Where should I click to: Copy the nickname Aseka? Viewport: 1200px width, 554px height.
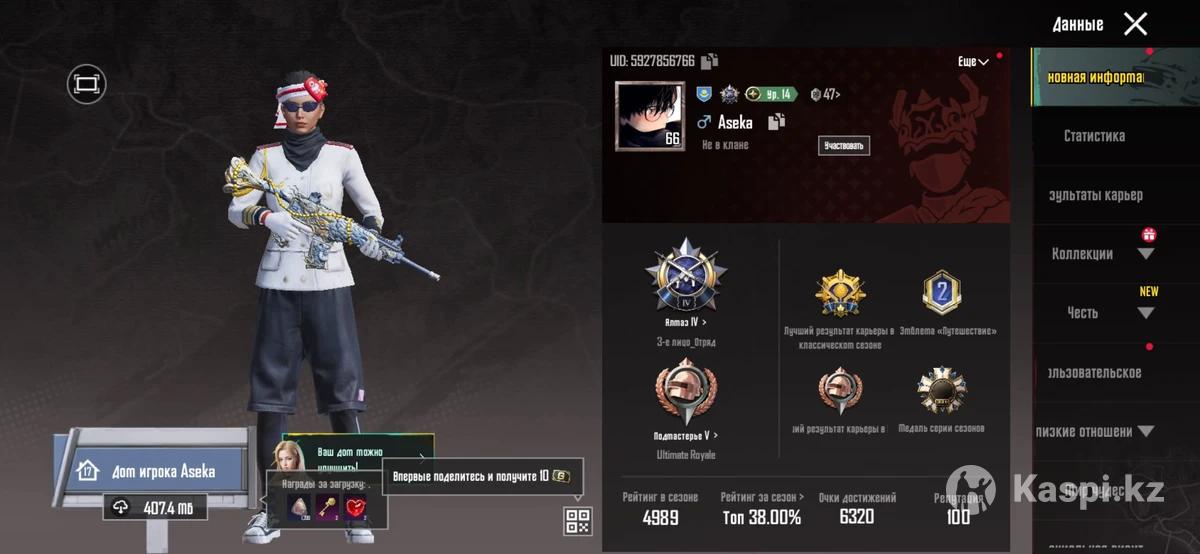point(775,122)
